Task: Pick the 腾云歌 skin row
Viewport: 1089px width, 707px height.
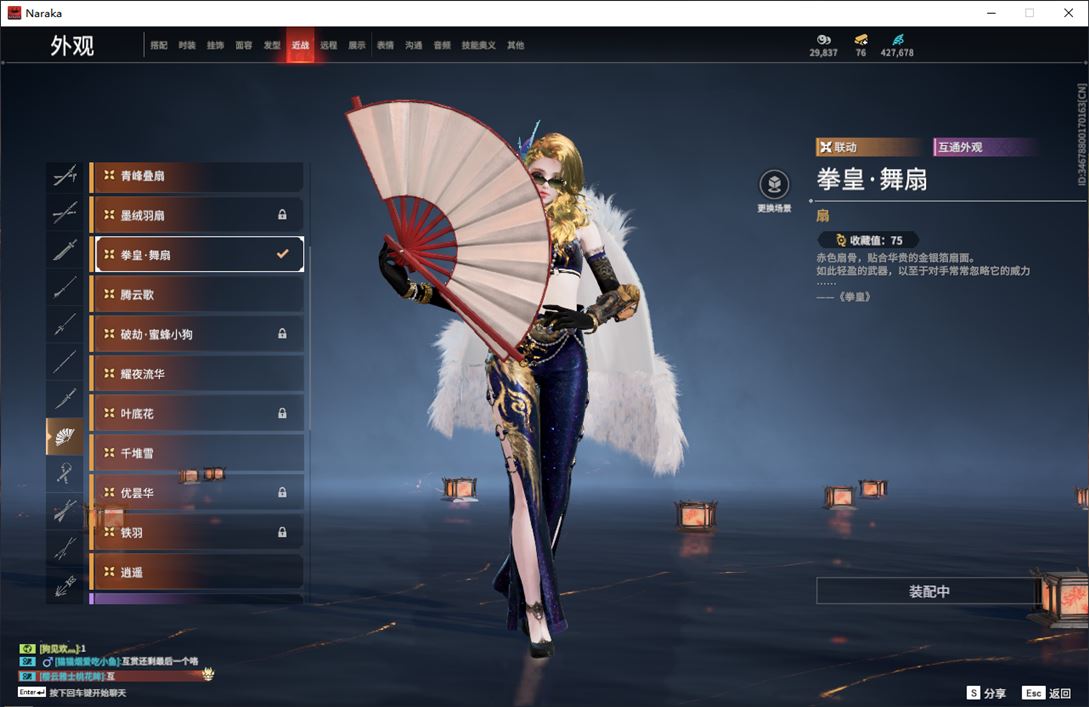Action: (197, 294)
